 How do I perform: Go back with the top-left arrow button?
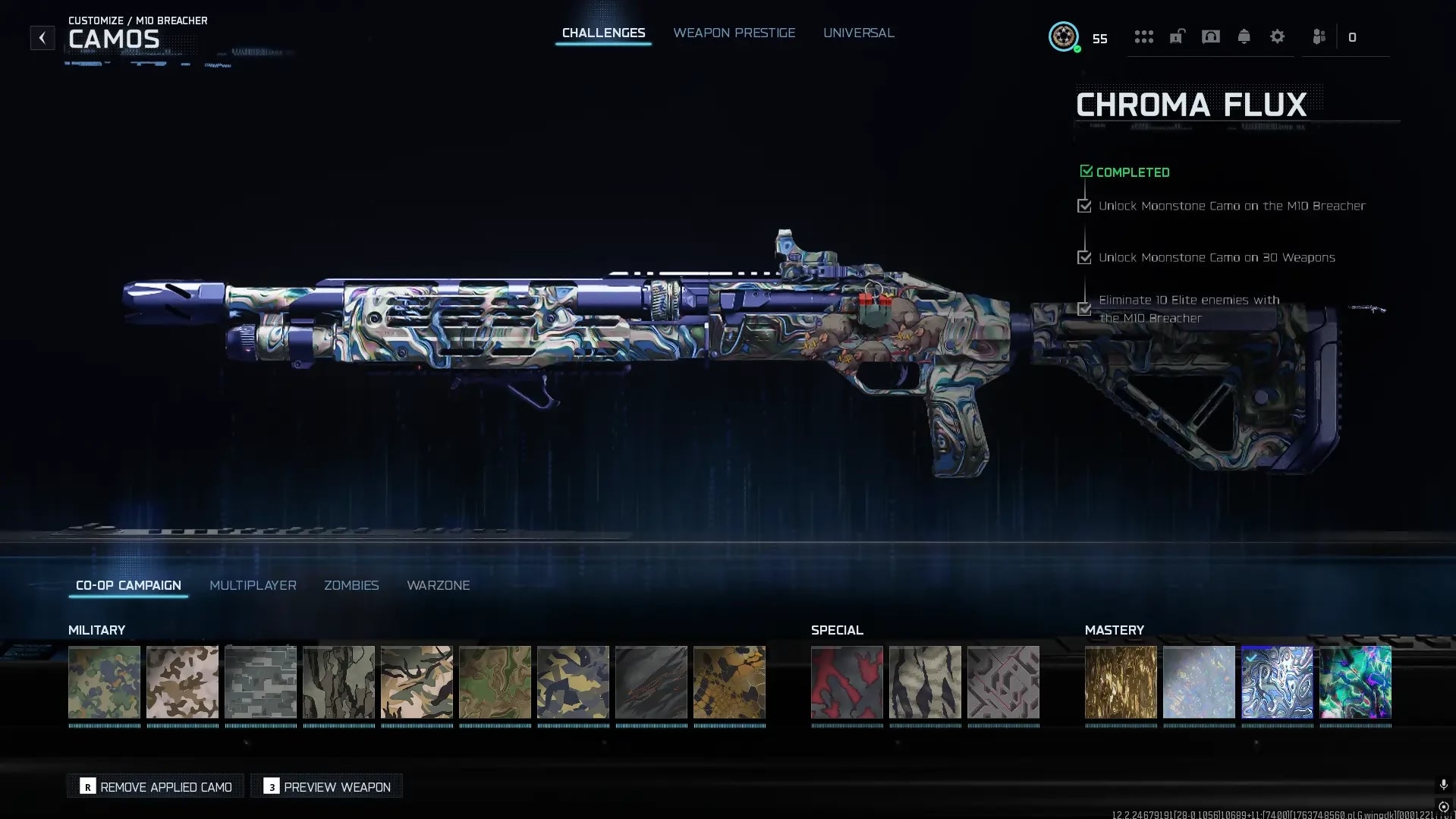click(42, 37)
